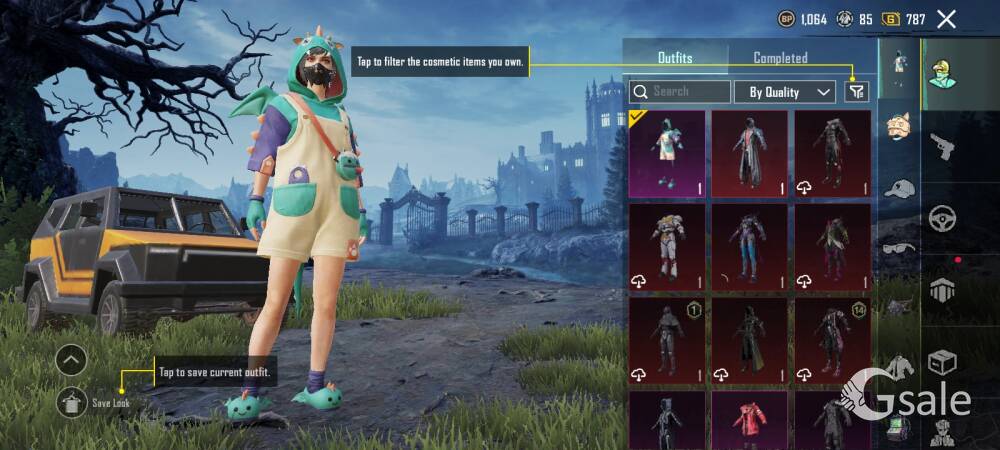Toggle the owned cosmetics filter icon
The image size is (1000, 450).
[856, 92]
